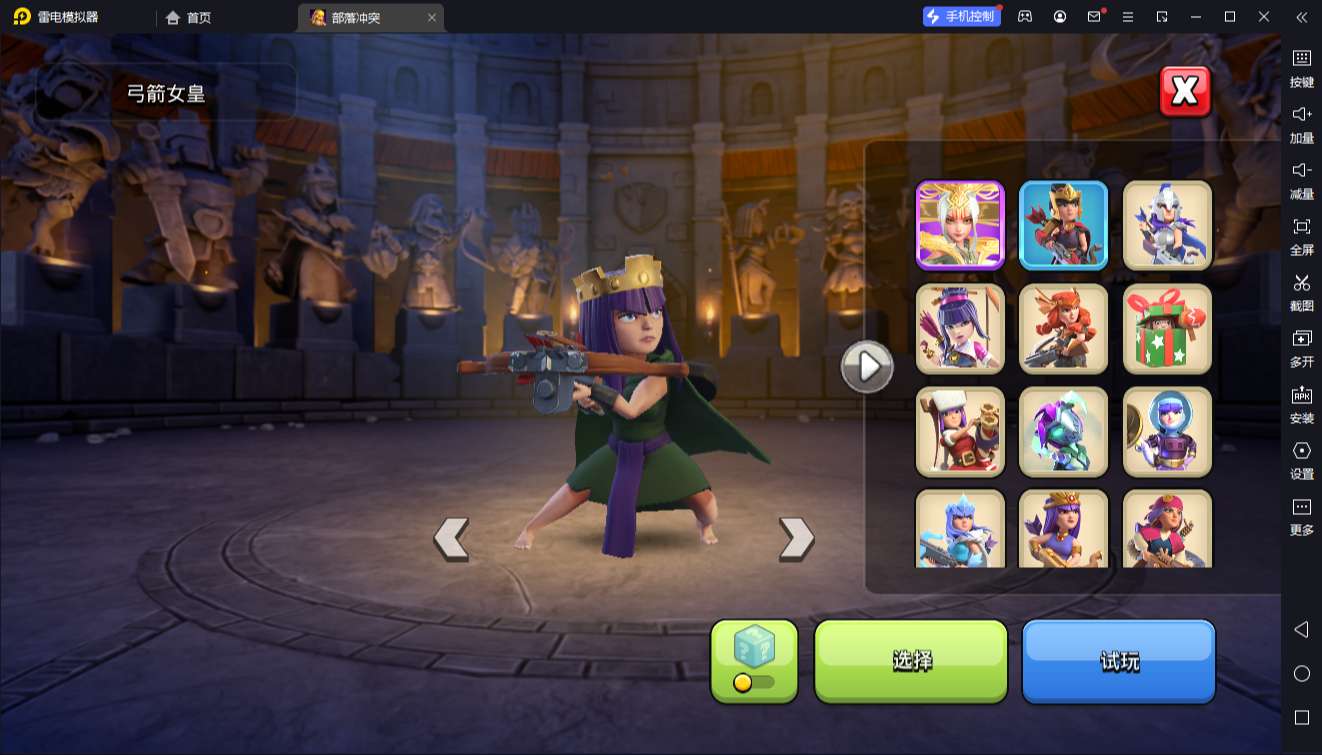Pick the silver armored knight skin

point(1167,226)
